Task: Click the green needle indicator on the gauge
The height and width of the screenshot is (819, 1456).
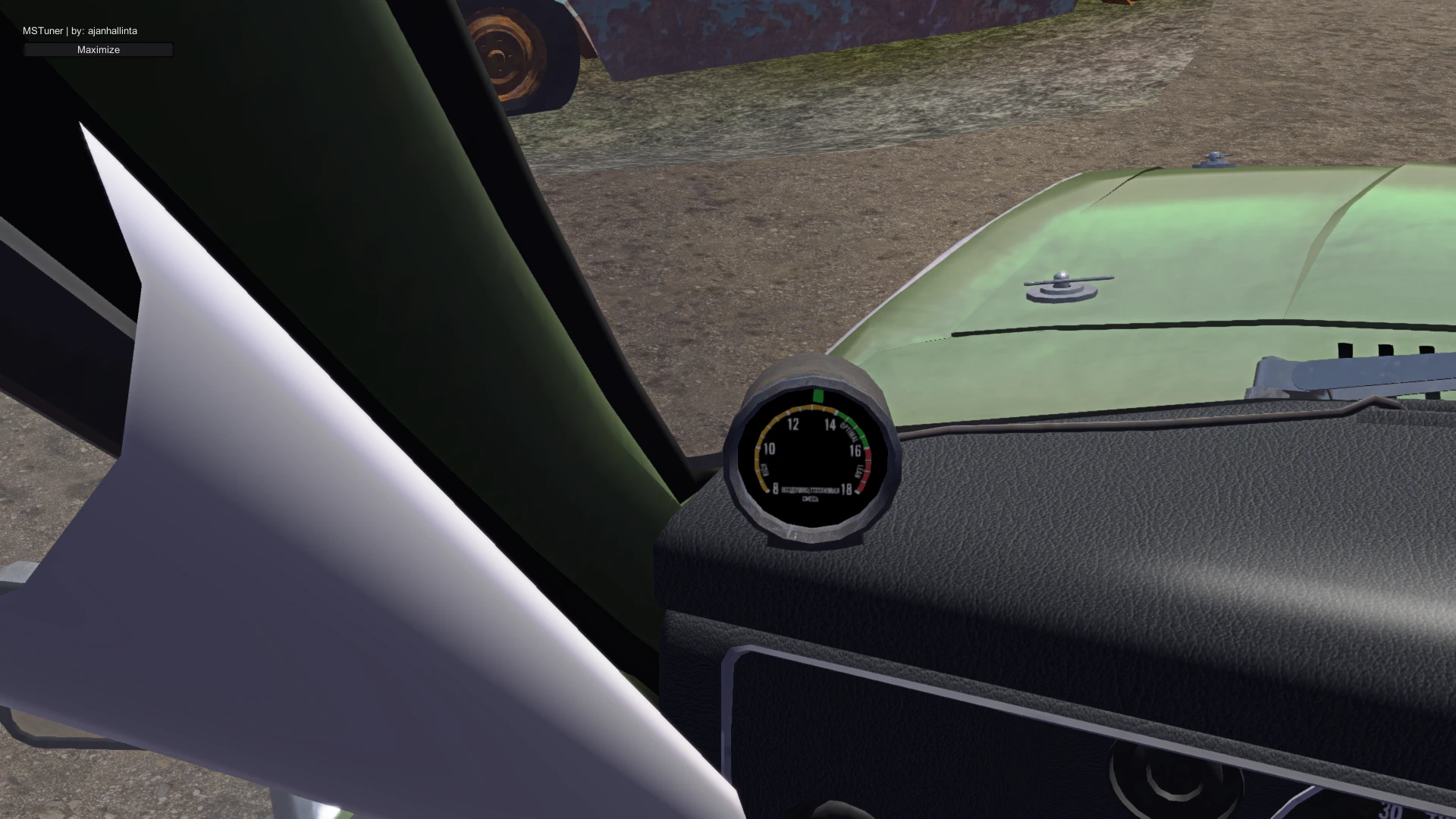Action: tap(818, 396)
